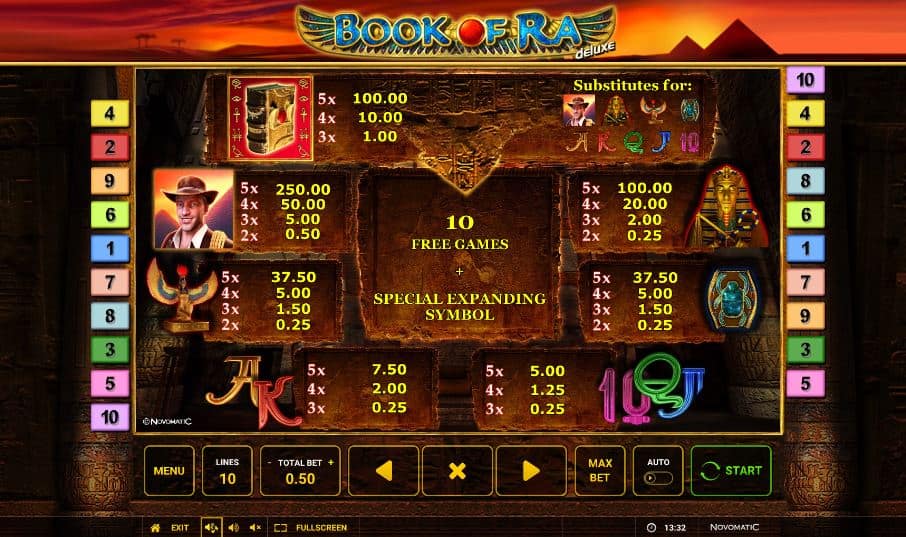Screen dimensions: 906x537
Task: Select the middle speaker volume icon
Action: click(233, 527)
